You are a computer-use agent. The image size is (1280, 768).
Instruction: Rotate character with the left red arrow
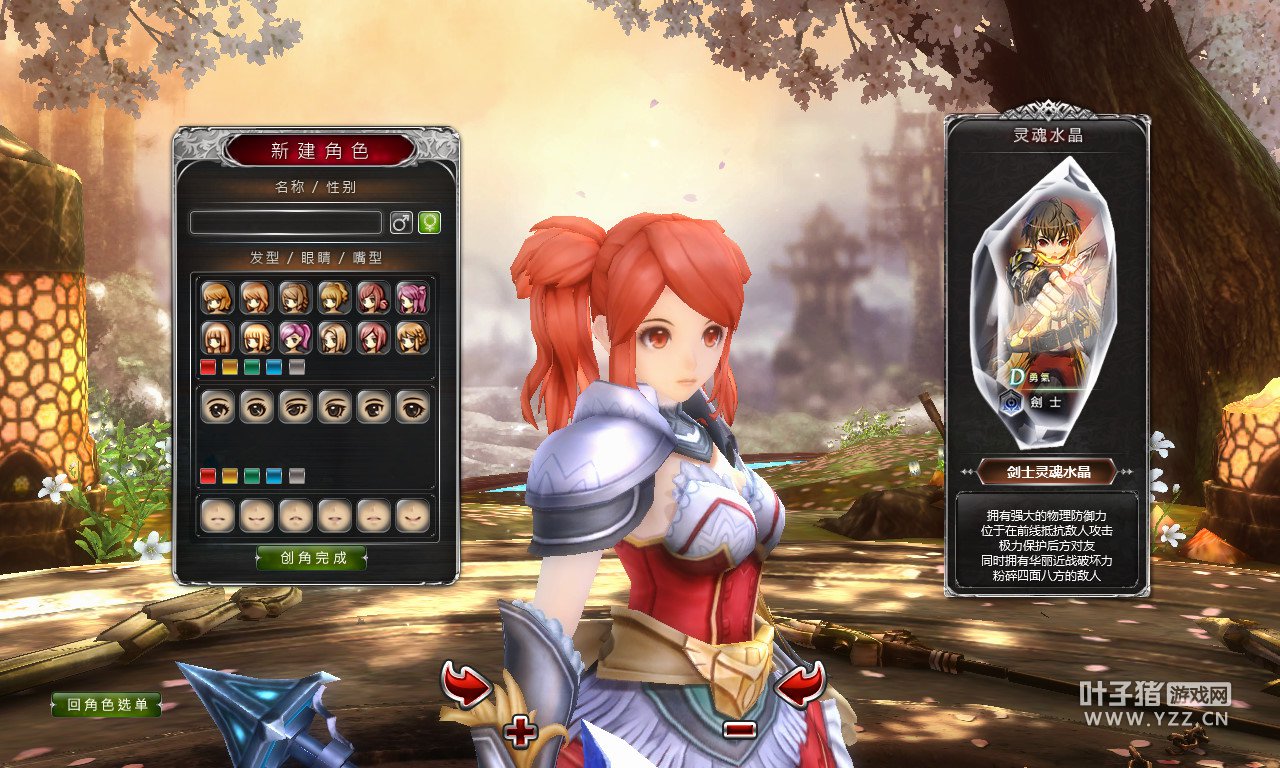click(x=466, y=686)
